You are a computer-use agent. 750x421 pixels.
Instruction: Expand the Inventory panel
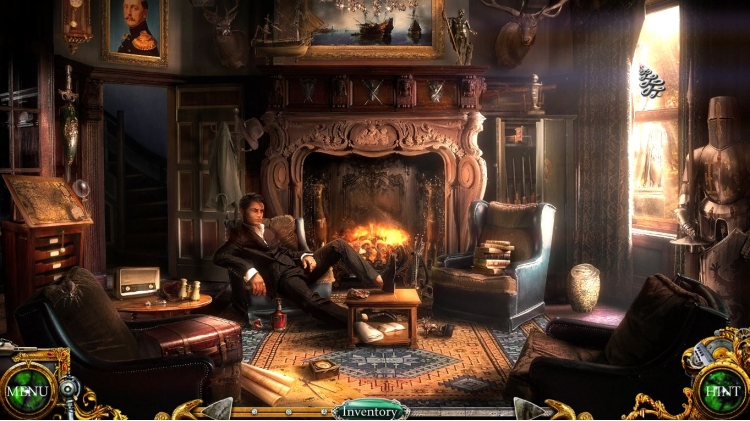371,410
